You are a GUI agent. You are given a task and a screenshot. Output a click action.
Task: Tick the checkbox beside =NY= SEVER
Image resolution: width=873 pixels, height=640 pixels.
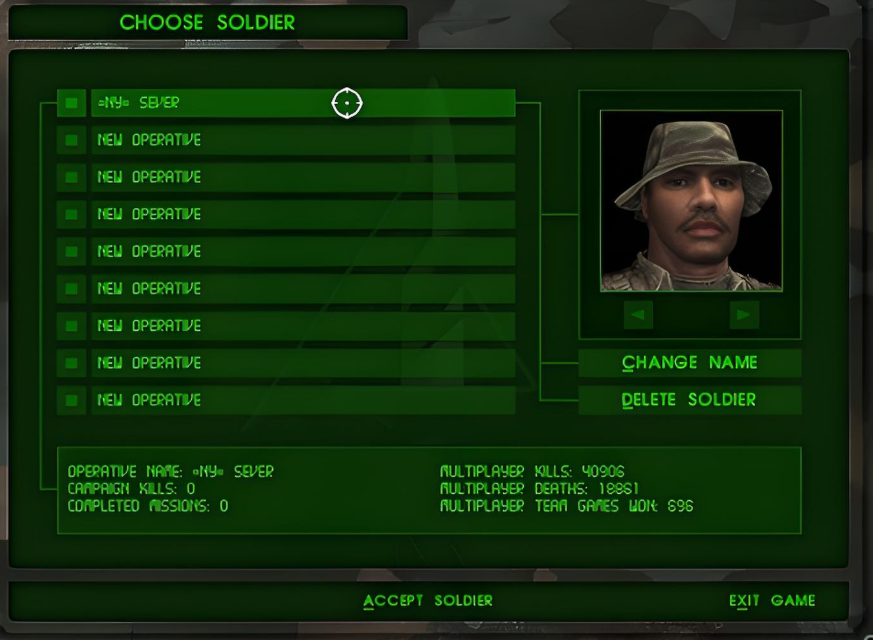pos(71,103)
